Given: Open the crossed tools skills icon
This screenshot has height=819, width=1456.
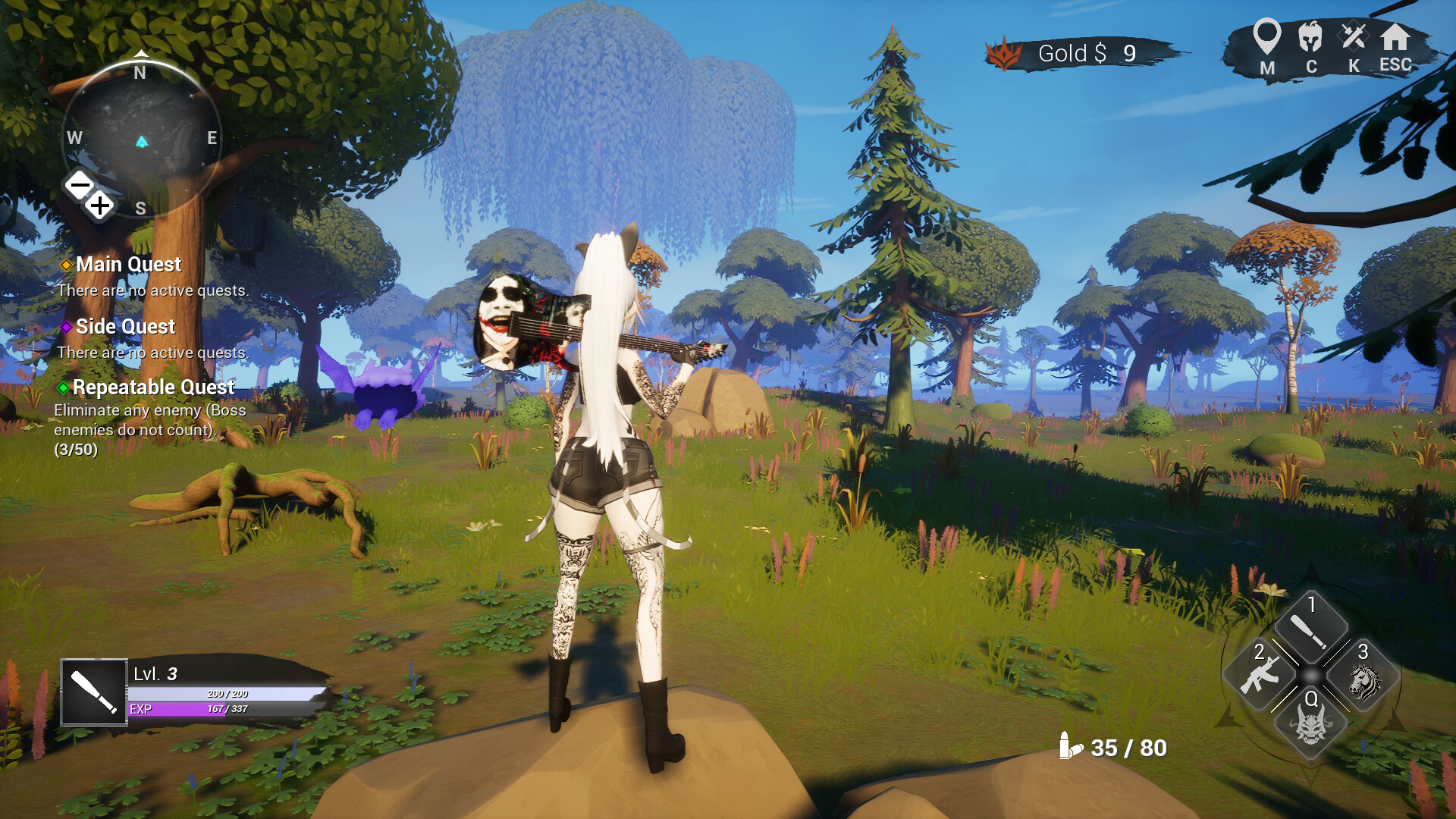Looking at the screenshot, I should point(1354,36).
